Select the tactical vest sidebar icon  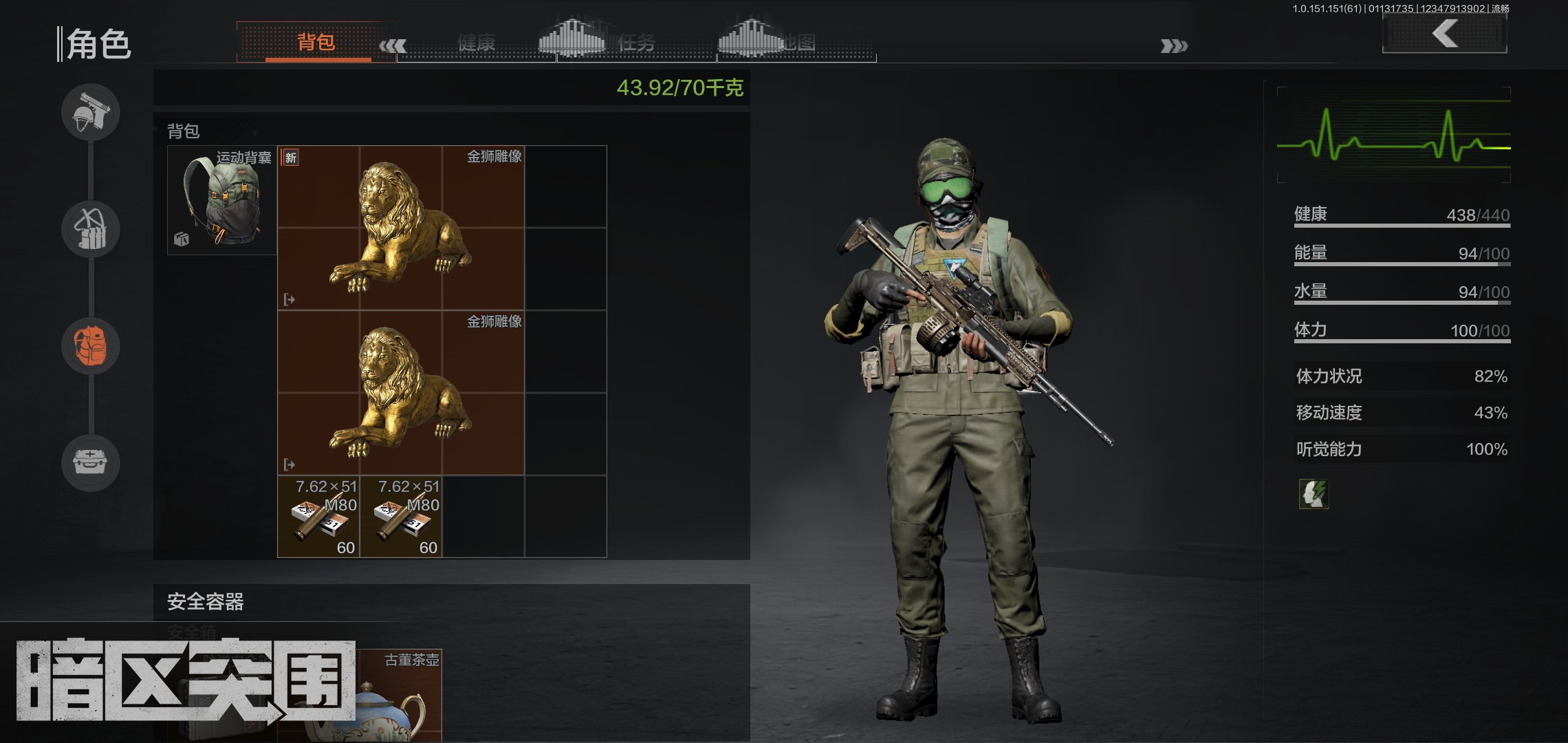click(91, 229)
